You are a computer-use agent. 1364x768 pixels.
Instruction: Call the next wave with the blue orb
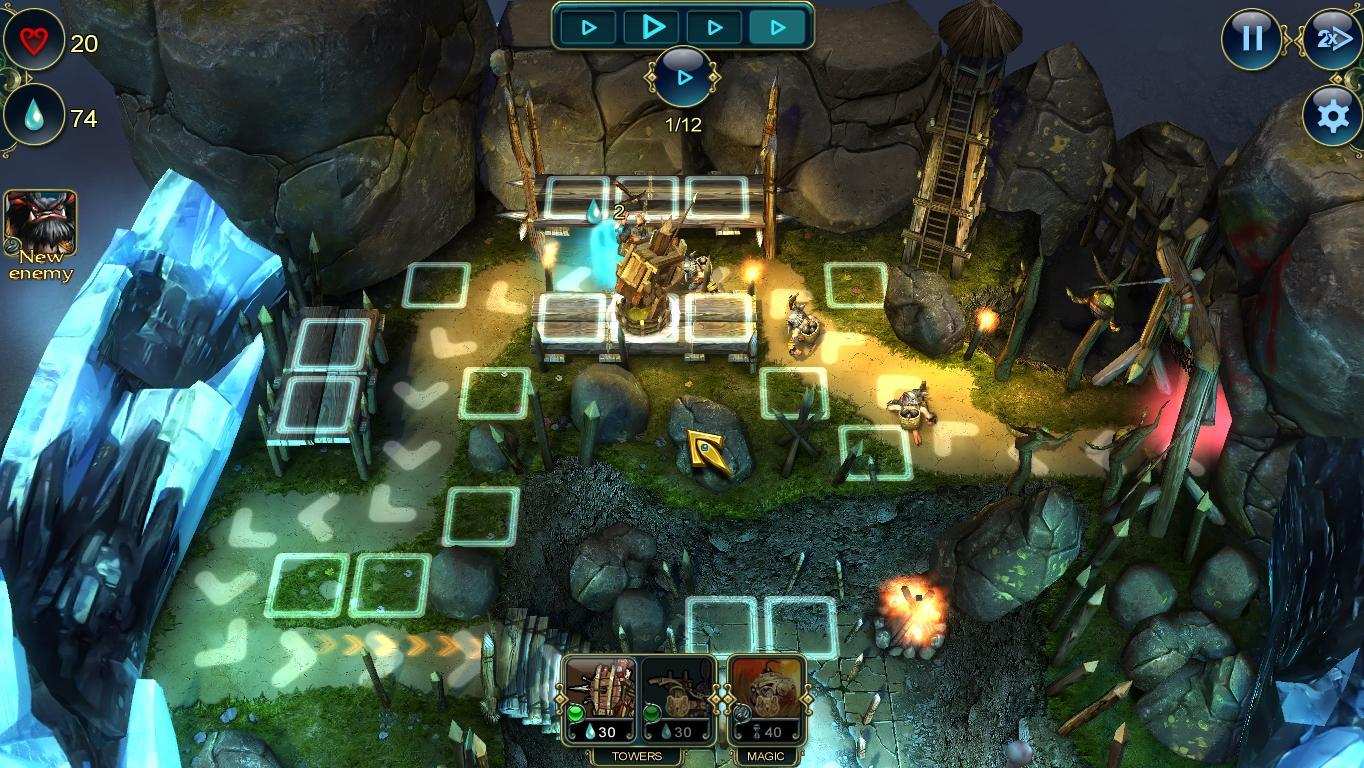[684, 77]
